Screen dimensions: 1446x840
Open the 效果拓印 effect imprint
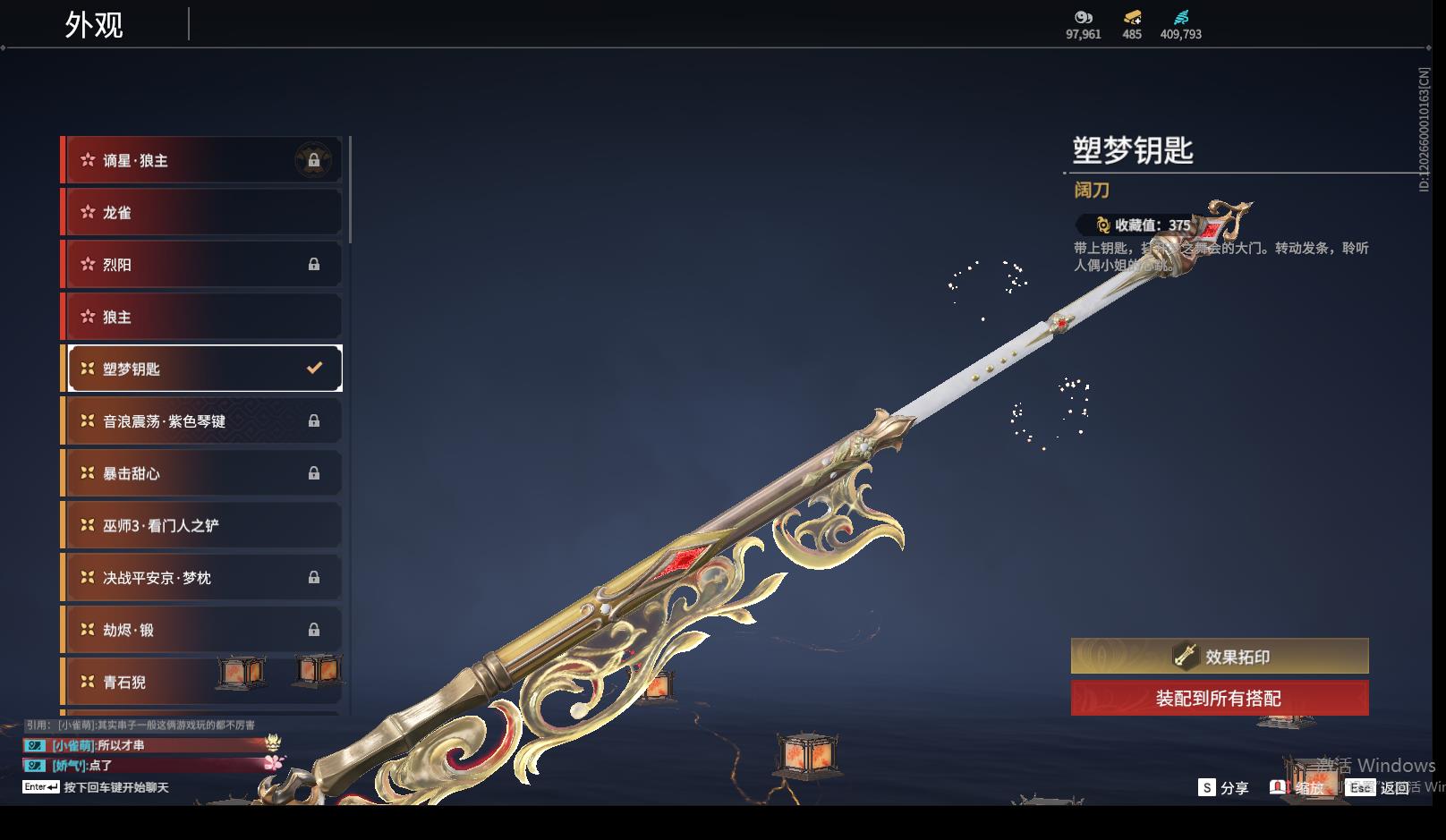pos(1220,657)
